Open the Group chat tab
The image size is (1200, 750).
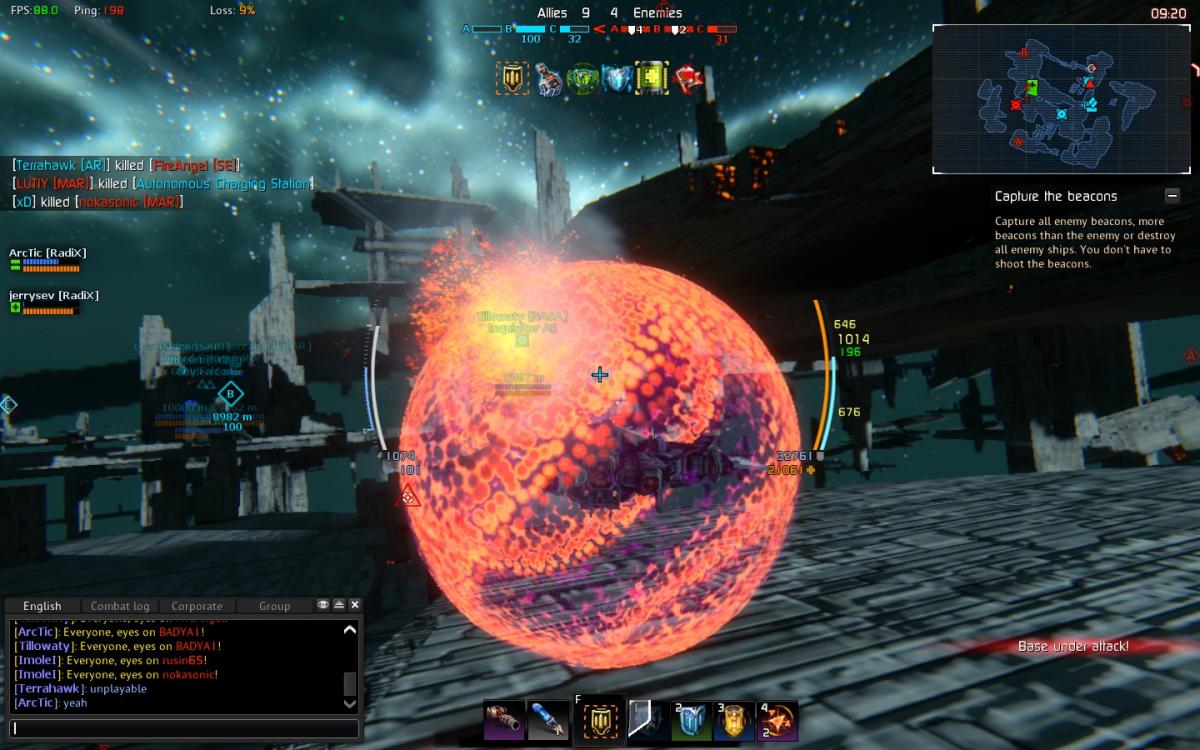pyautogui.click(x=274, y=606)
